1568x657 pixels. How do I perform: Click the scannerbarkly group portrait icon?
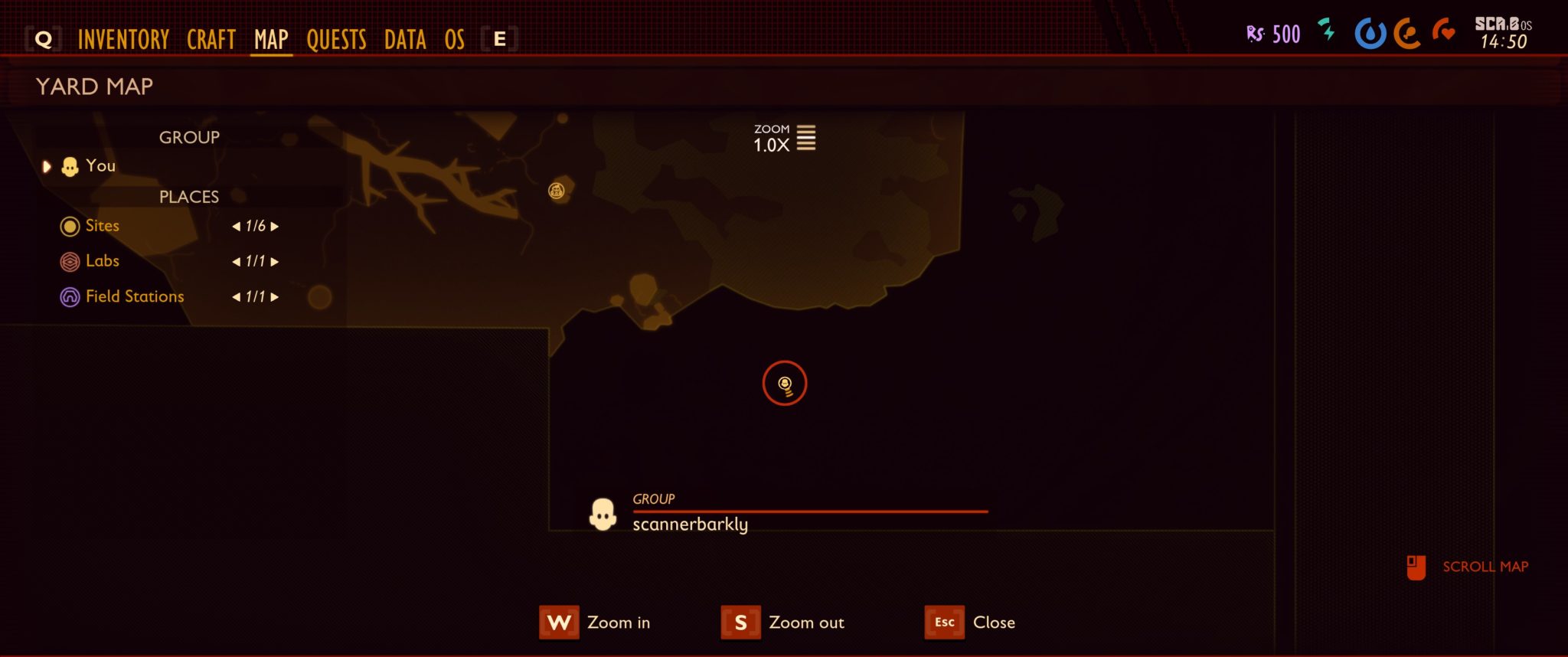[603, 513]
